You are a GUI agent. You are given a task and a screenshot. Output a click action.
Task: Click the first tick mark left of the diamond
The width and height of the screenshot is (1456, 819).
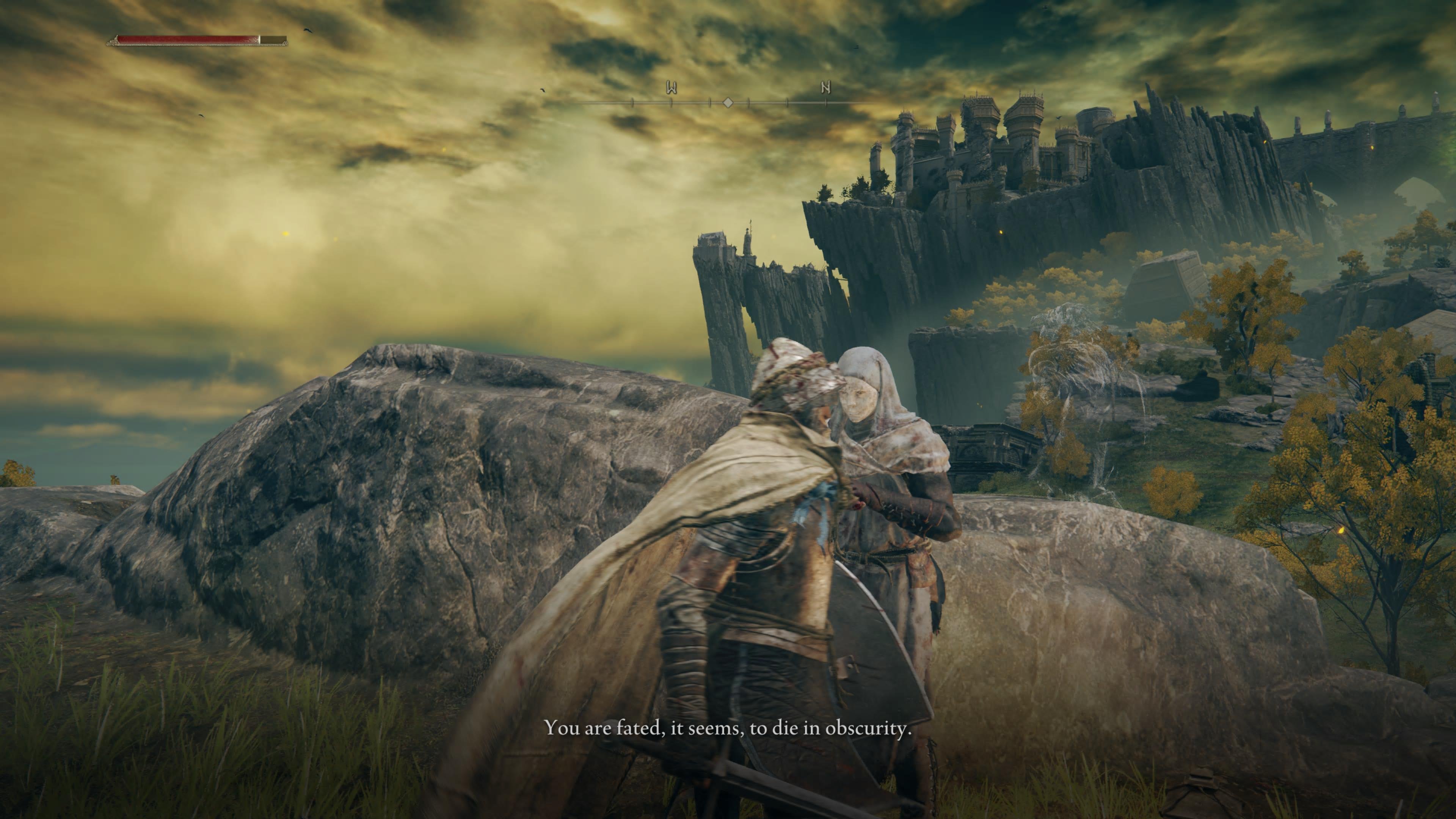710,102
